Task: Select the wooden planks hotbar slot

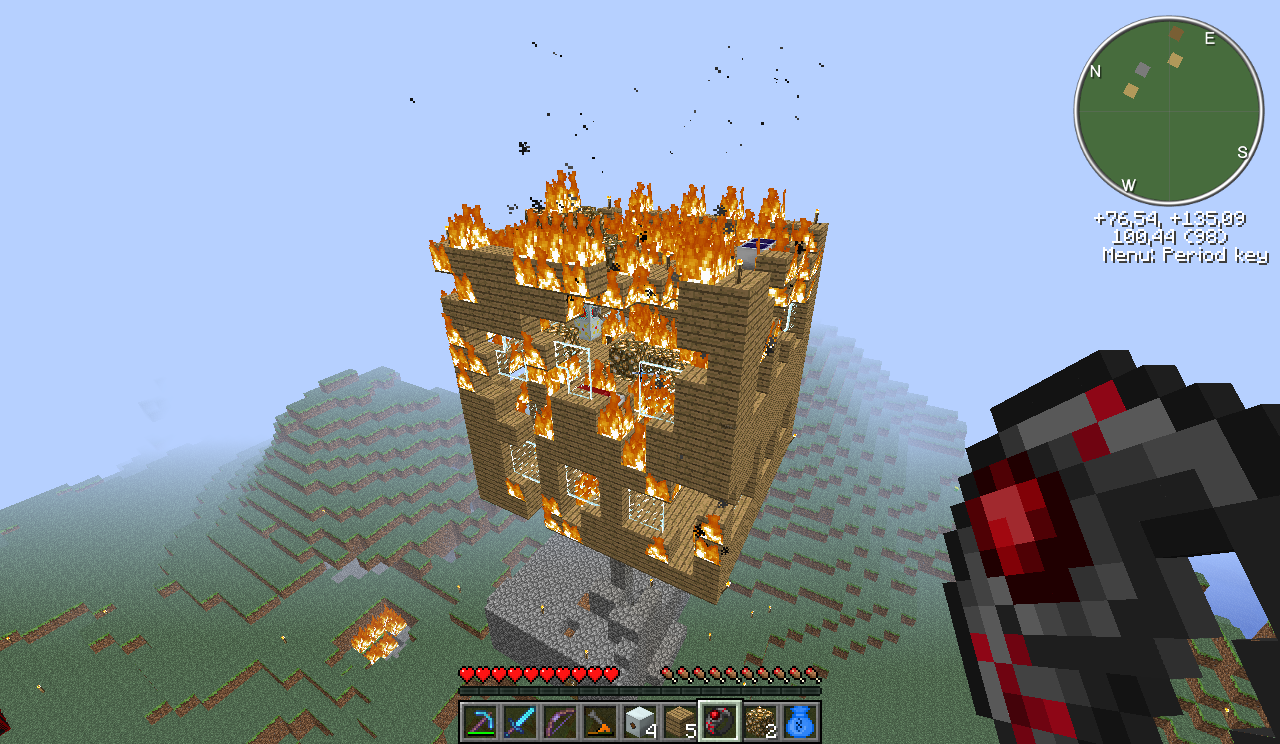Action: pyautogui.click(x=680, y=721)
